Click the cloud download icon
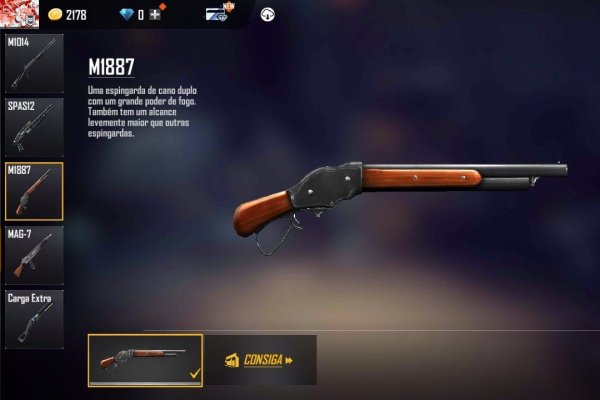The width and height of the screenshot is (600, 400). tap(268, 15)
